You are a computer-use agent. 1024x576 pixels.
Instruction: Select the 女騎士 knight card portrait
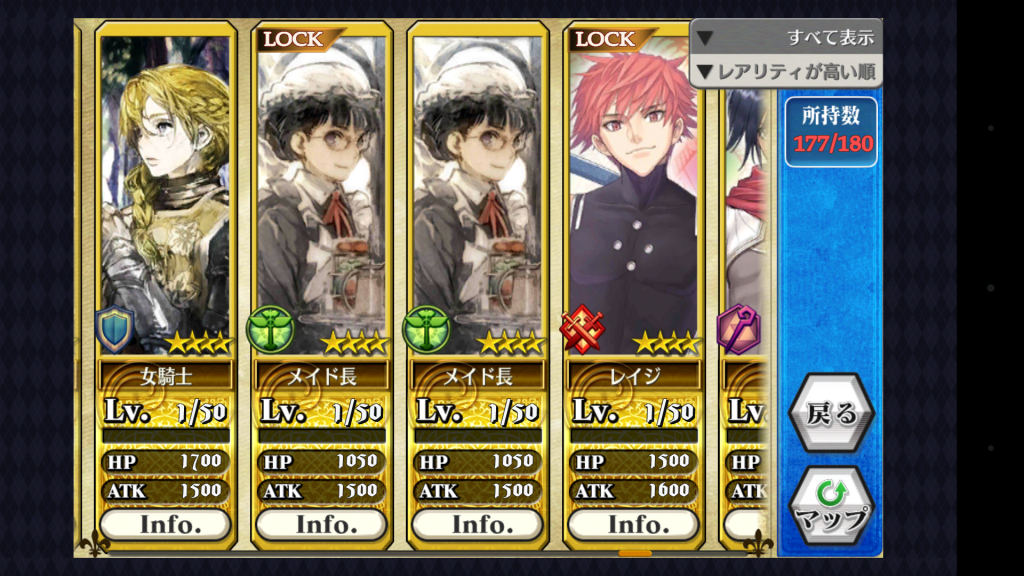coord(166,190)
